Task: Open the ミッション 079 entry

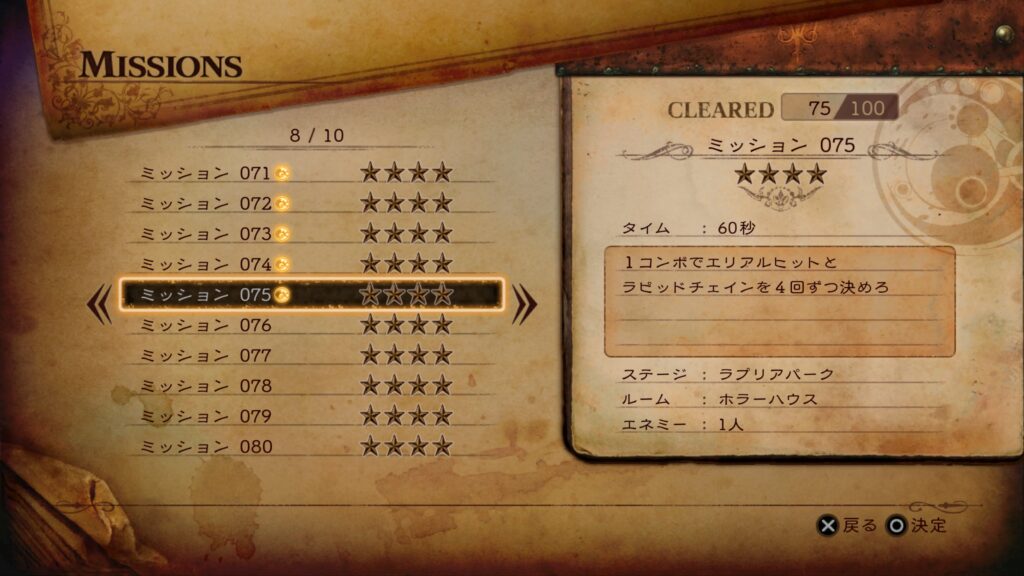Action: tap(310, 416)
